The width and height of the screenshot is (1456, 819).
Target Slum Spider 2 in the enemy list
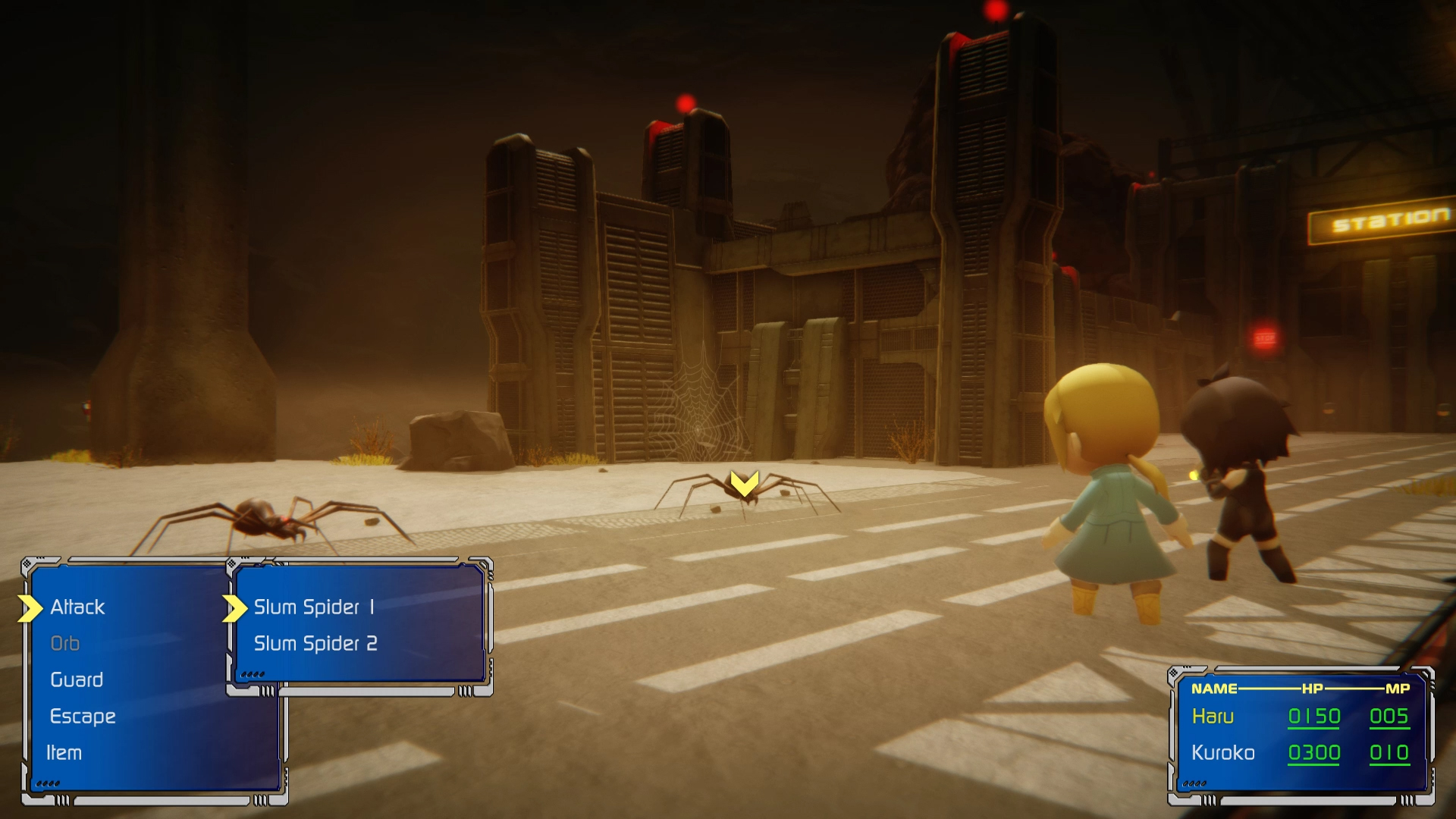click(315, 643)
